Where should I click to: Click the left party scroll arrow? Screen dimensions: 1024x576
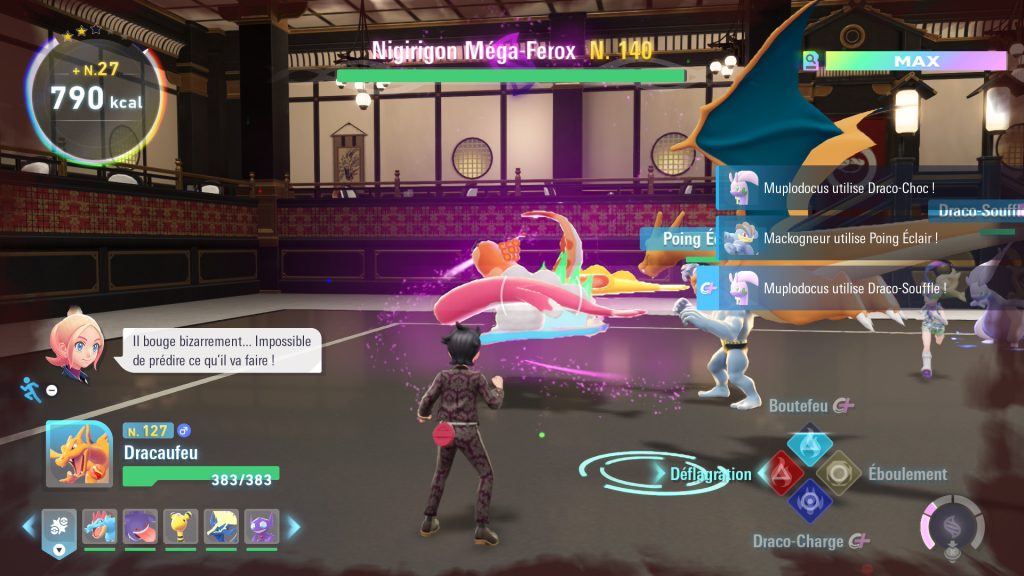tap(28, 526)
